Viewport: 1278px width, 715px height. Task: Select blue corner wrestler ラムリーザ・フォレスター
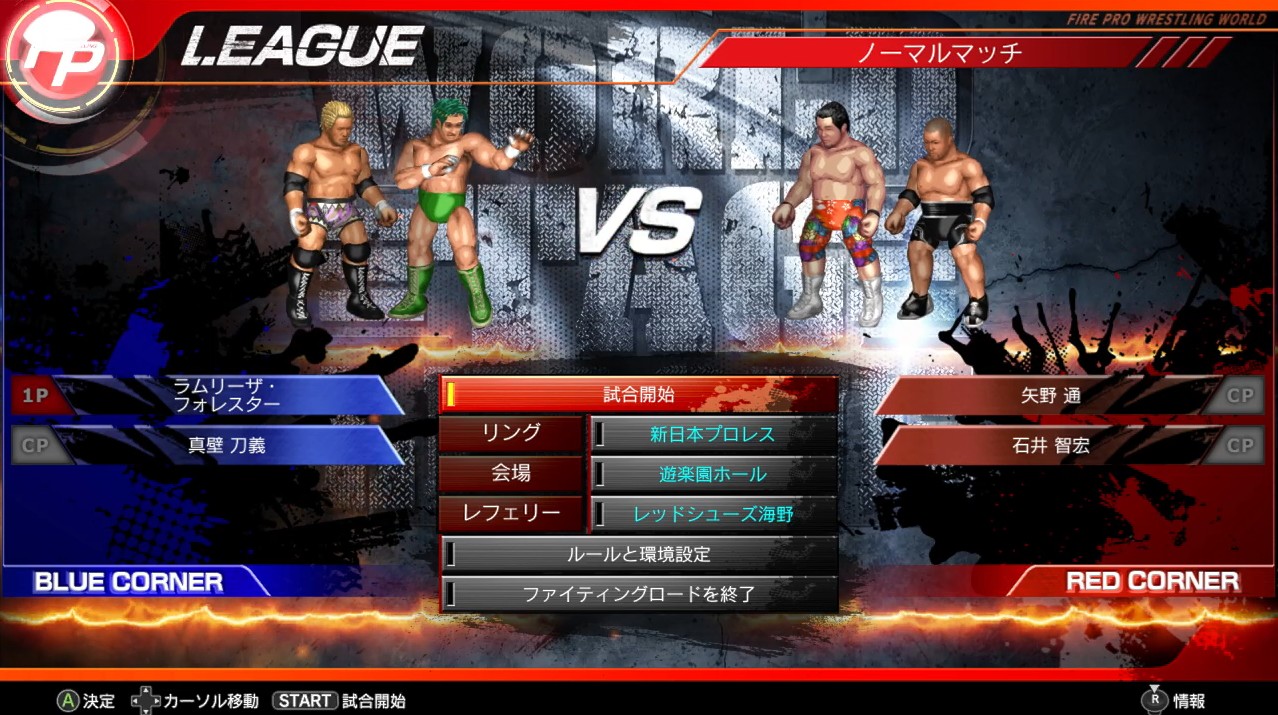pyautogui.click(x=227, y=395)
